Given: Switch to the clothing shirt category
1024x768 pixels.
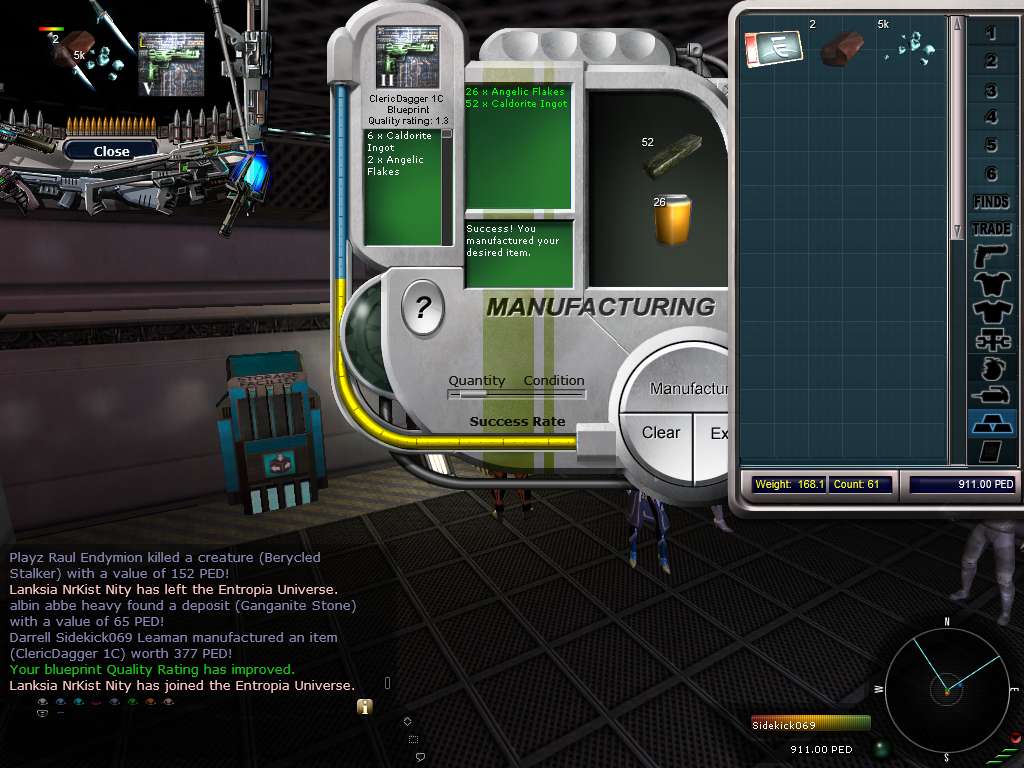Looking at the screenshot, I should [991, 312].
